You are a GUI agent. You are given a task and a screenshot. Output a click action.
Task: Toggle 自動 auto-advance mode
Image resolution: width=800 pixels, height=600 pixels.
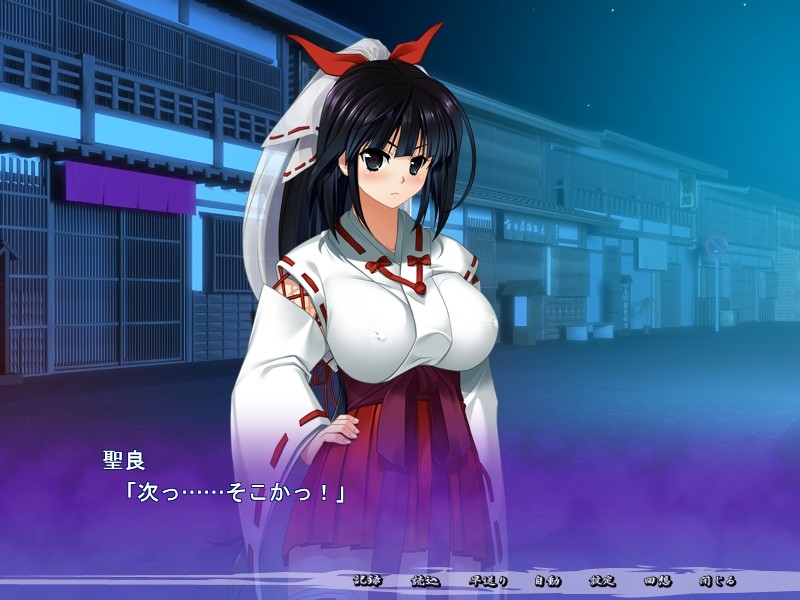point(547,581)
